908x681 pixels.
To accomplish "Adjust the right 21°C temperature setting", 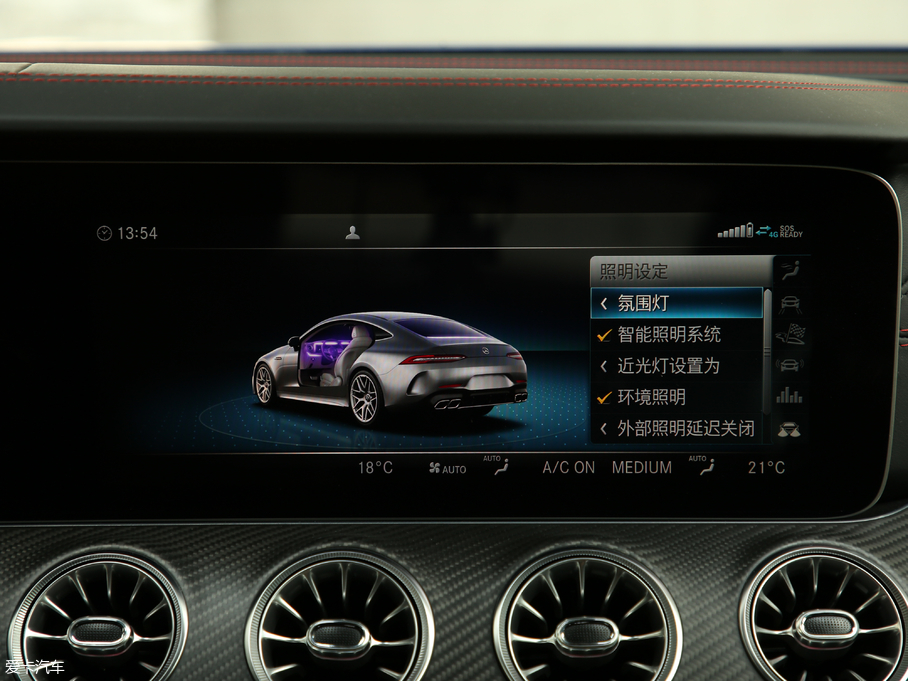I will click(766, 467).
